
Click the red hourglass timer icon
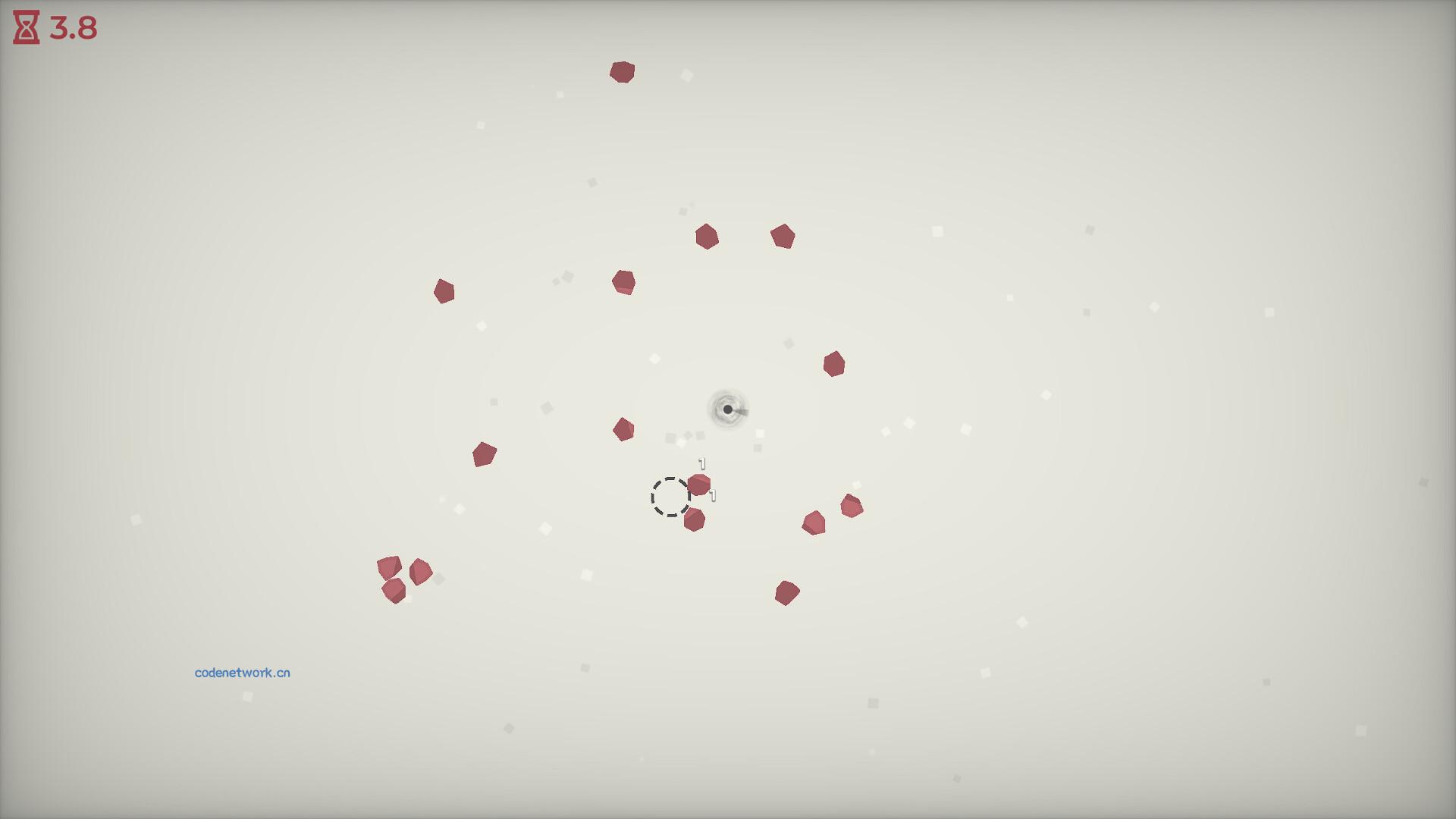tap(24, 27)
